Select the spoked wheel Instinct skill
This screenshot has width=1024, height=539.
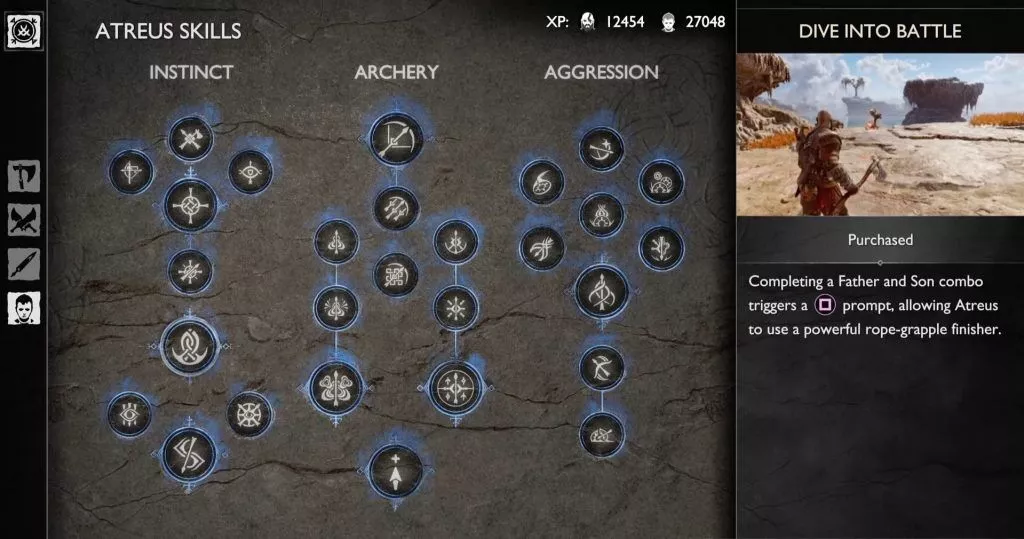click(249, 414)
